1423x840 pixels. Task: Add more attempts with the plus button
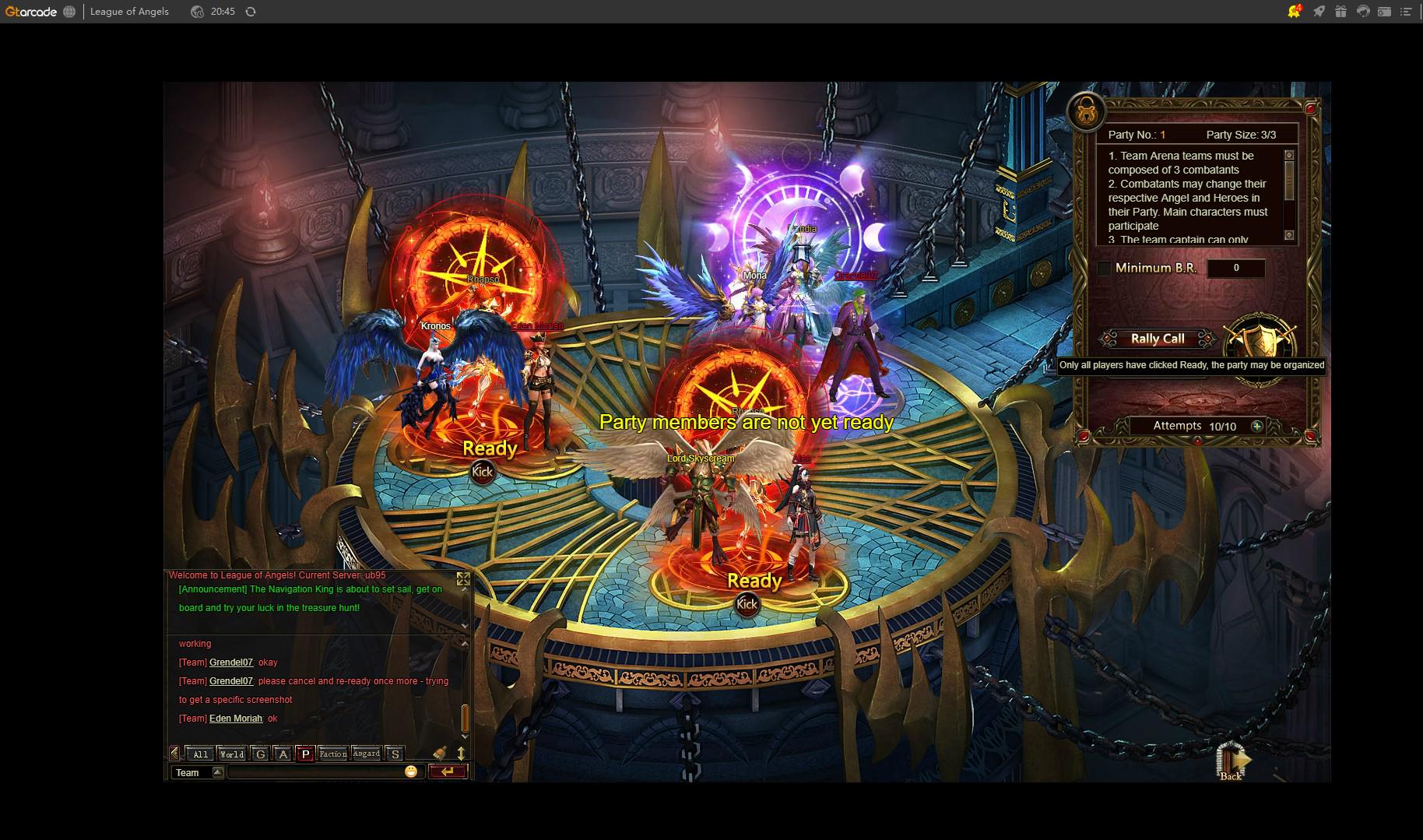(x=1256, y=426)
